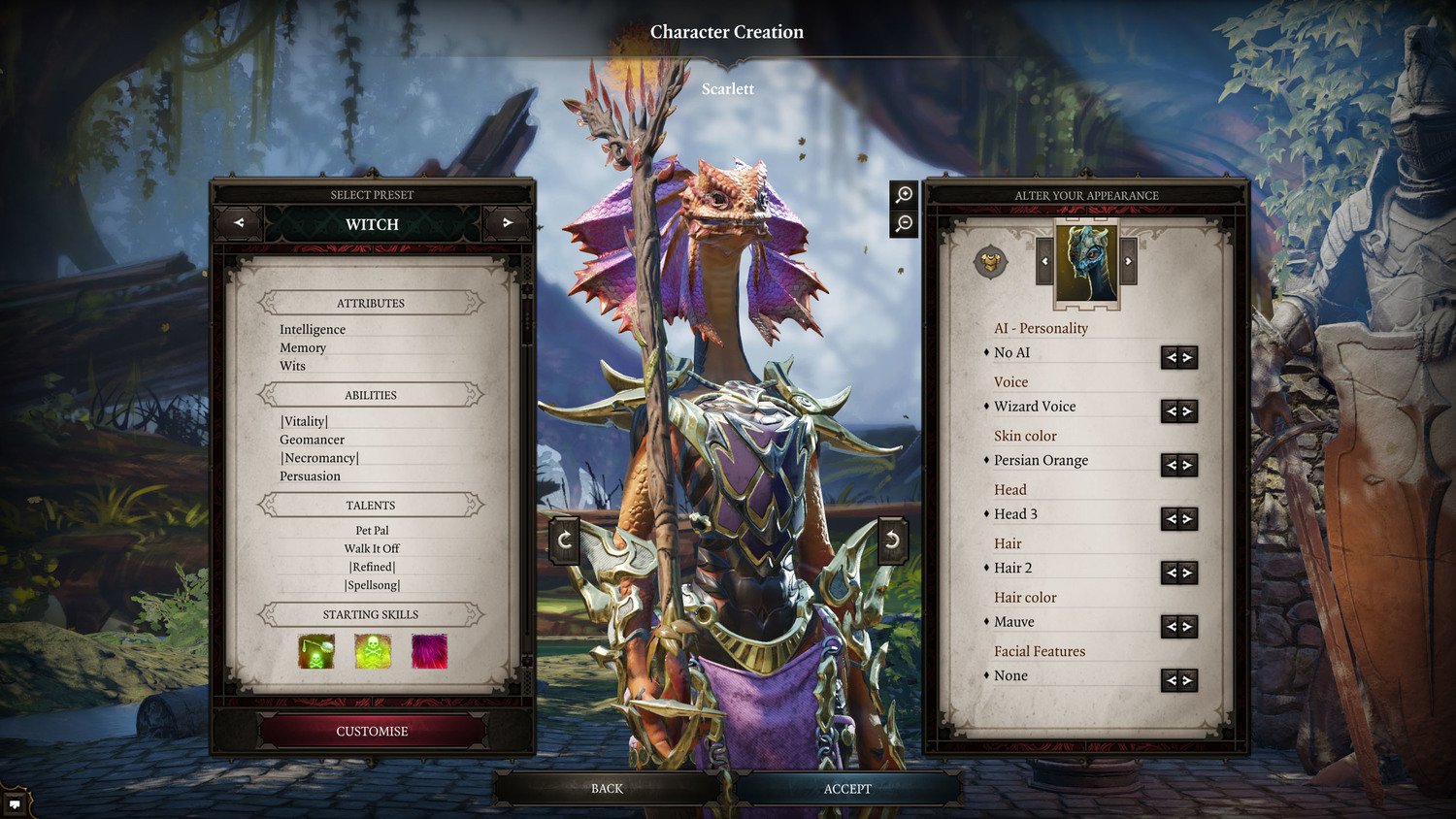
Task: Click the CUSTOMISE button
Action: tap(372, 731)
